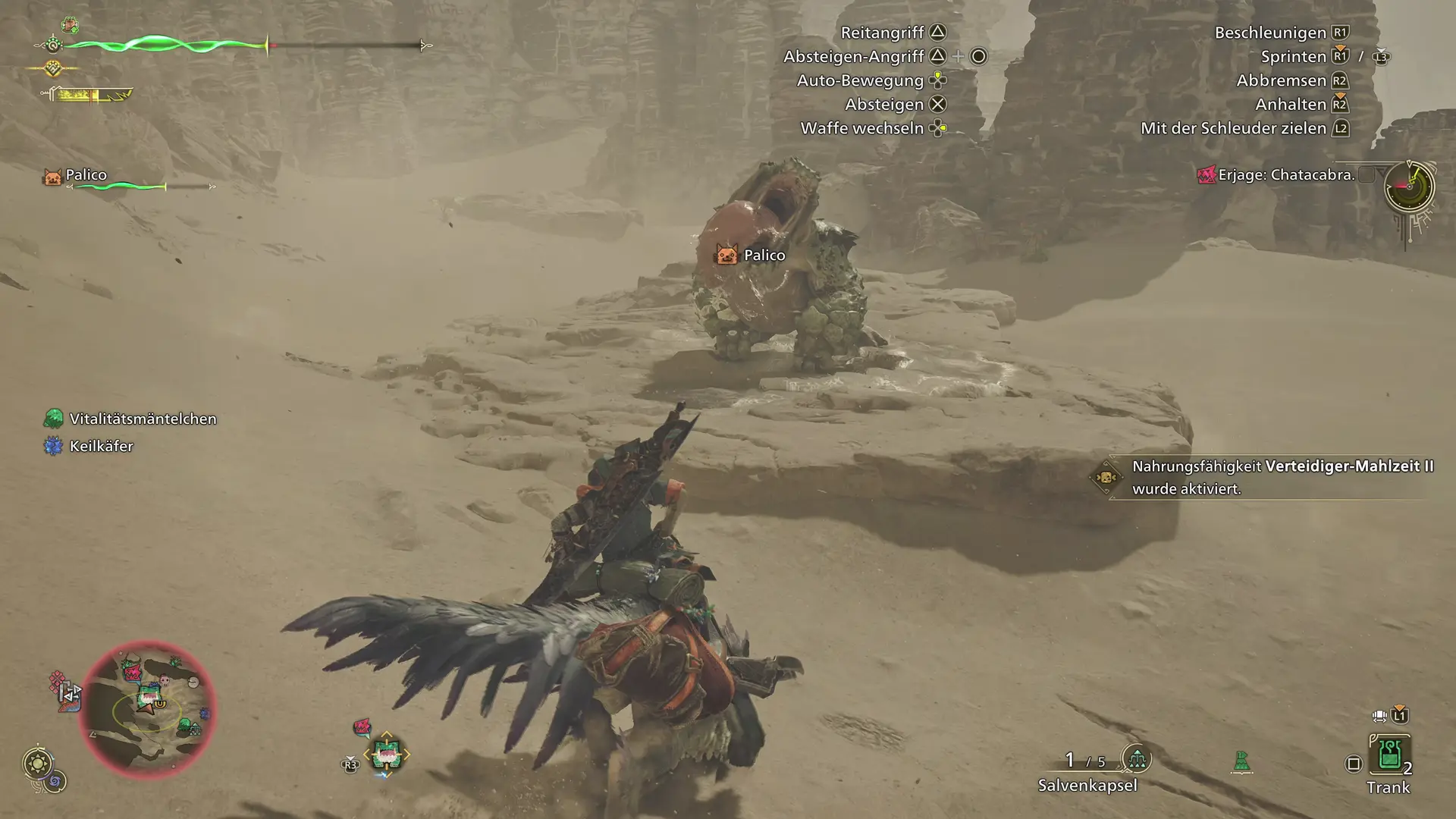Screen dimensions: 1456x819
Task: Choose the Salvenkapsel slinger ammo icon
Action: point(1136,758)
